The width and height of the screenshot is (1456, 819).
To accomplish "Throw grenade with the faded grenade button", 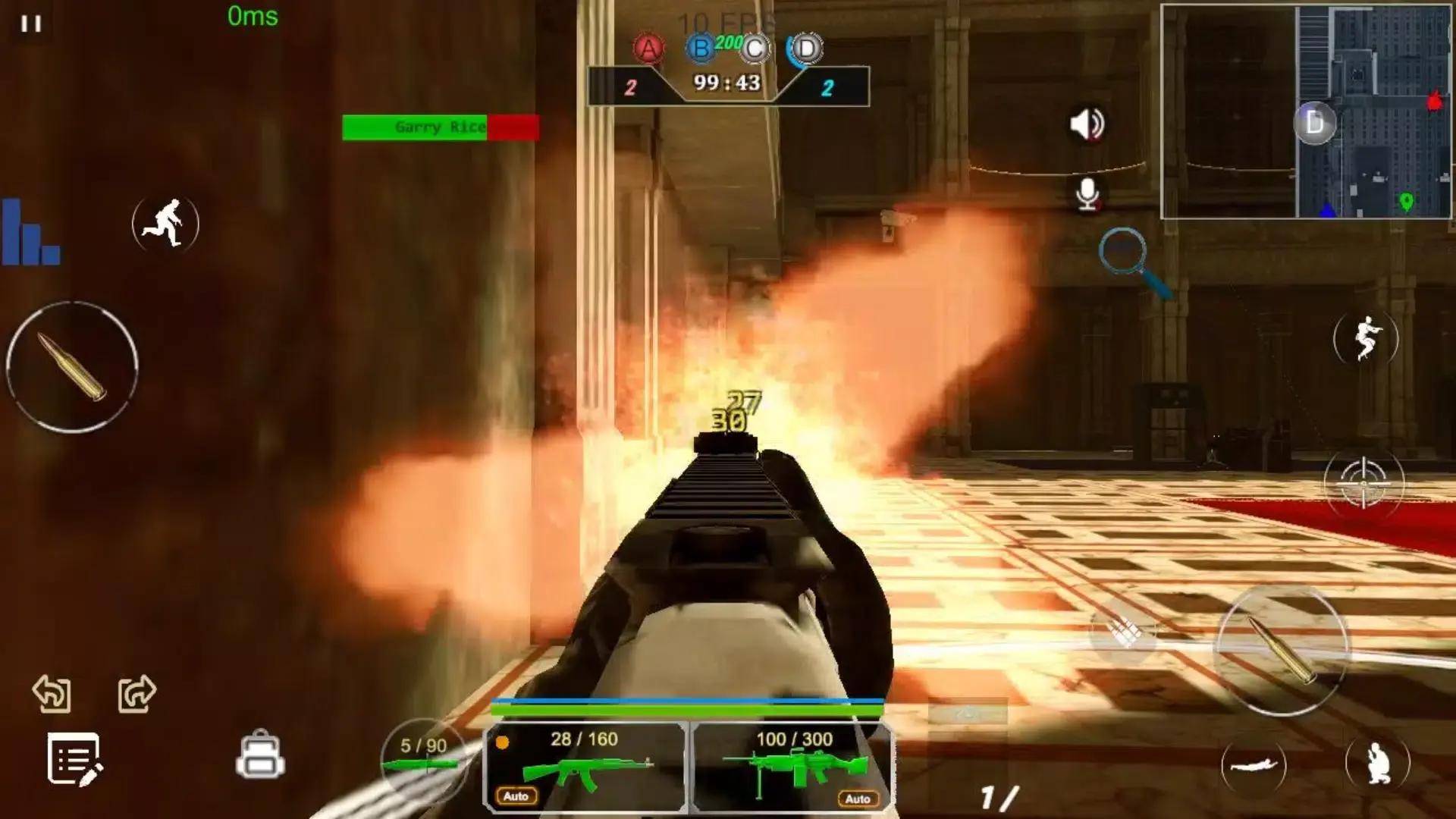I will (1125, 631).
